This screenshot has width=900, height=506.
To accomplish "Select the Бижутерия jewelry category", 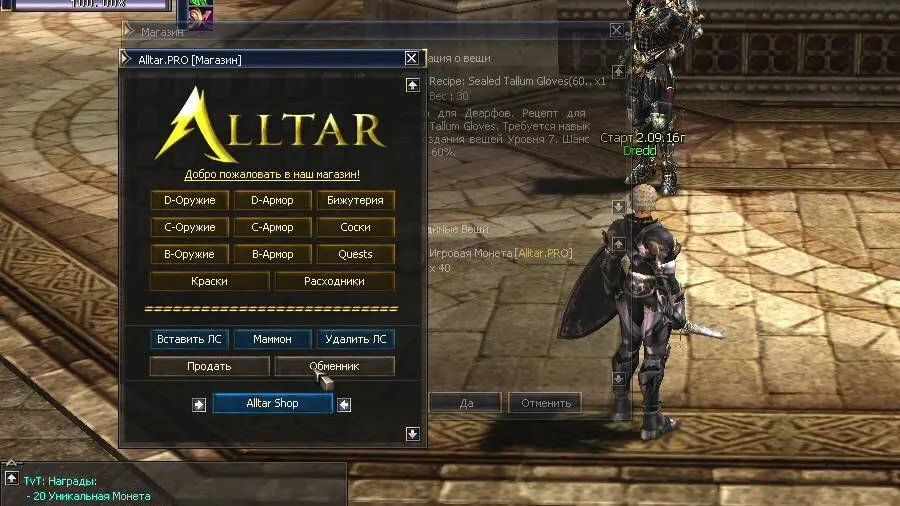I will pos(355,200).
